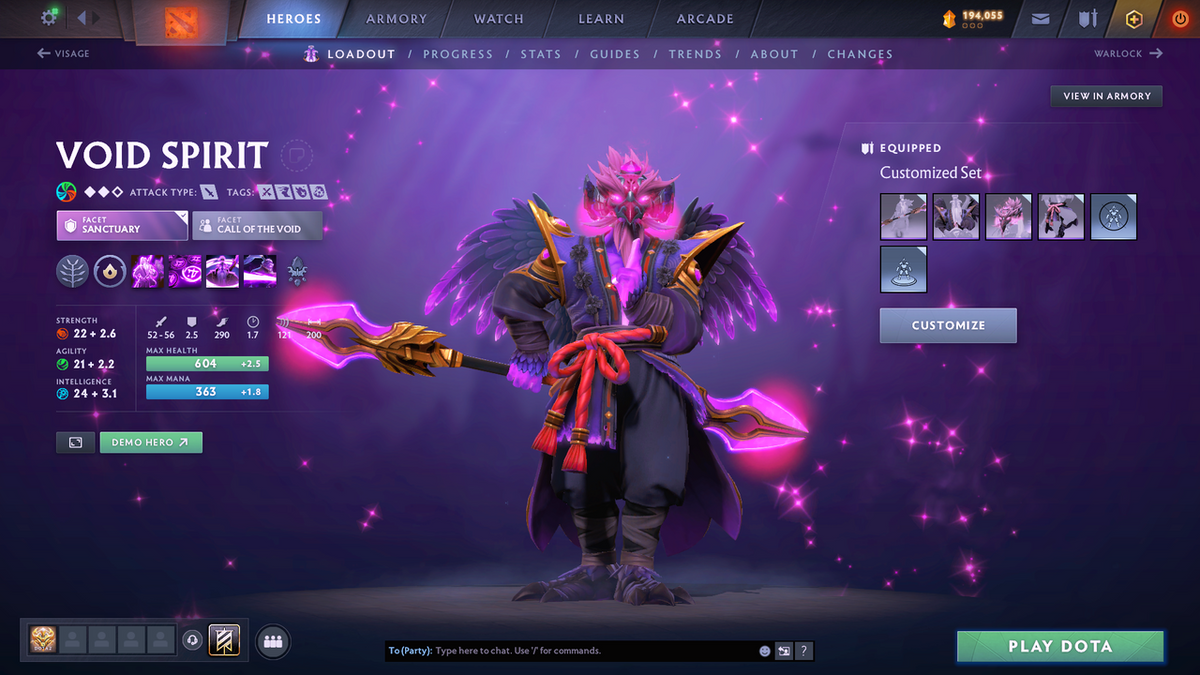Go to the Learn tab
The height and width of the screenshot is (675, 1200).
click(600, 19)
